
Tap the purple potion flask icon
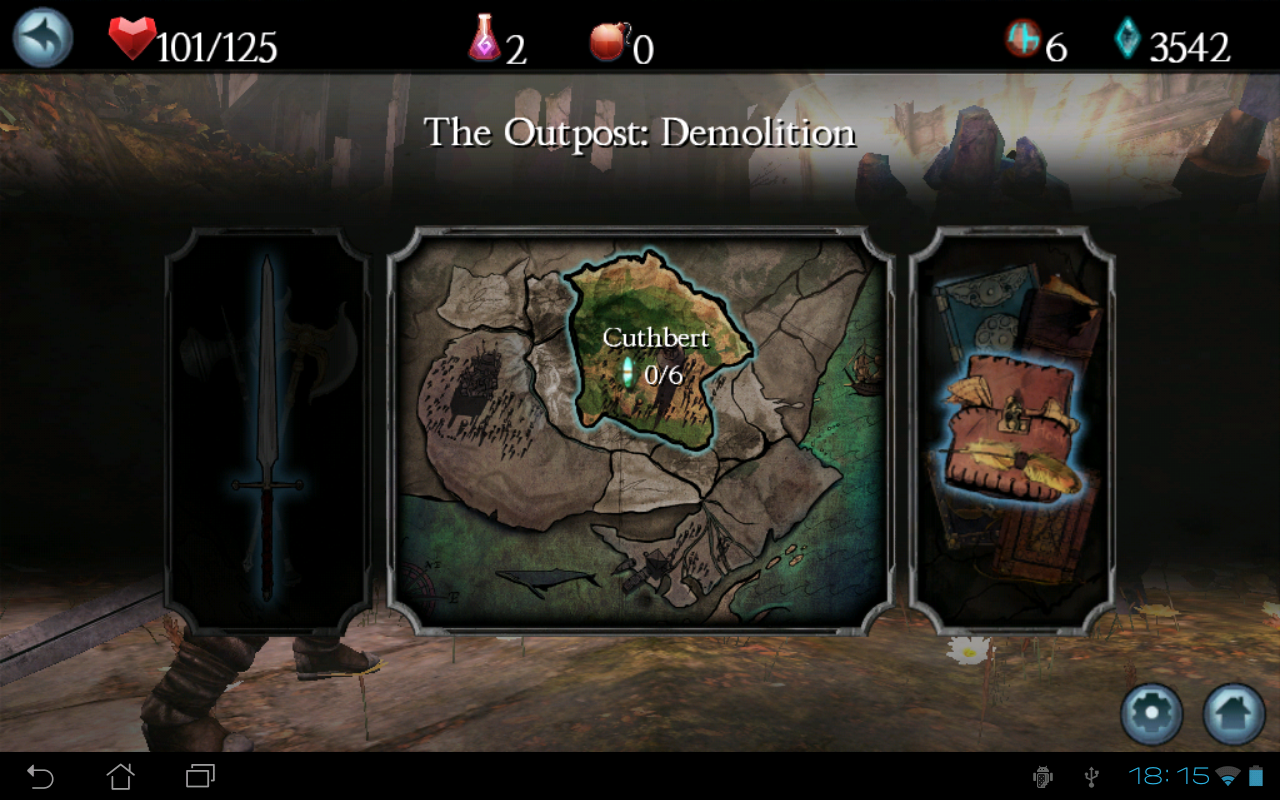[485, 40]
